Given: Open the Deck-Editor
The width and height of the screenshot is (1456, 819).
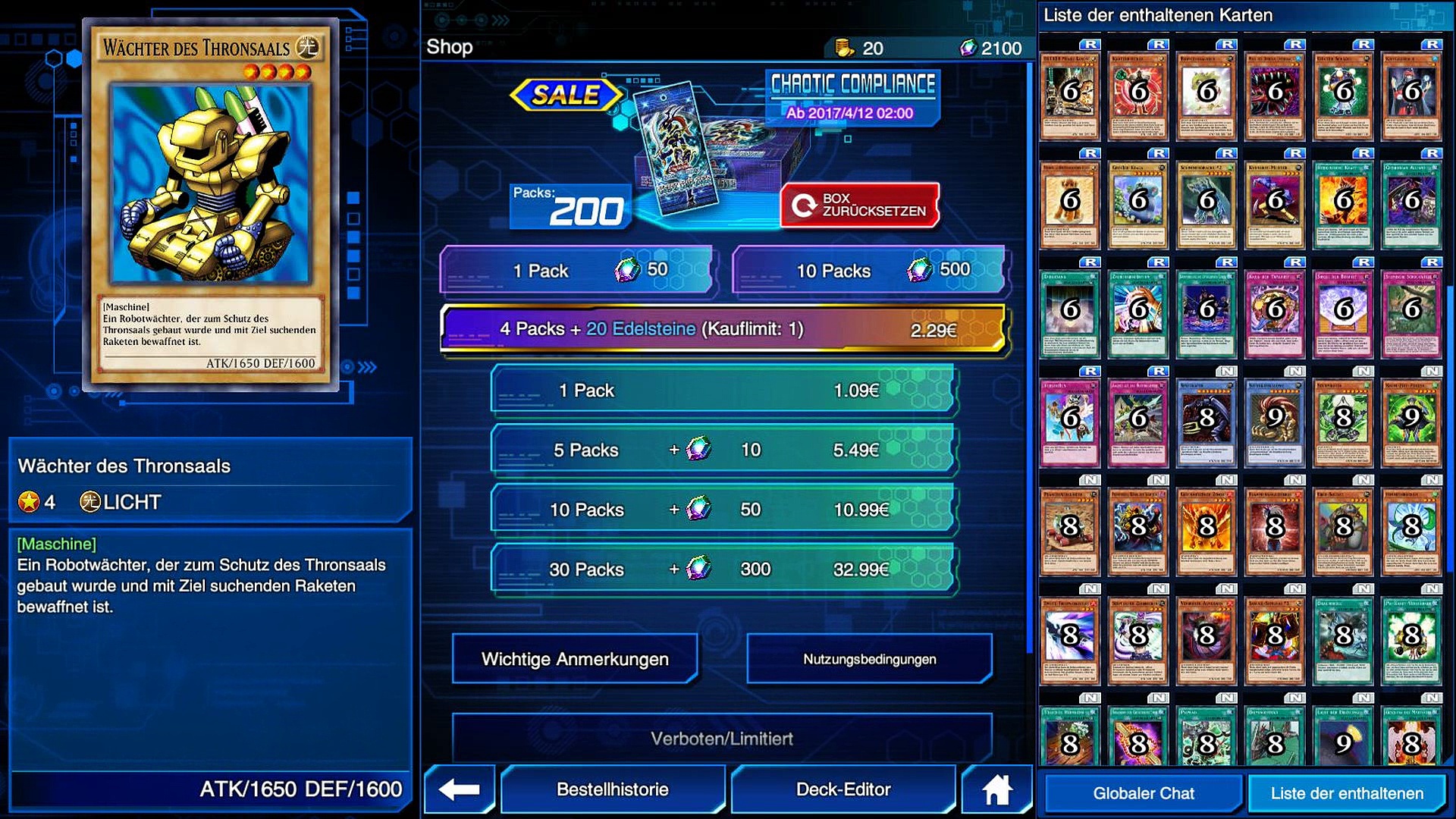Looking at the screenshot, I should pyautogui.click(x=843, y=789).
